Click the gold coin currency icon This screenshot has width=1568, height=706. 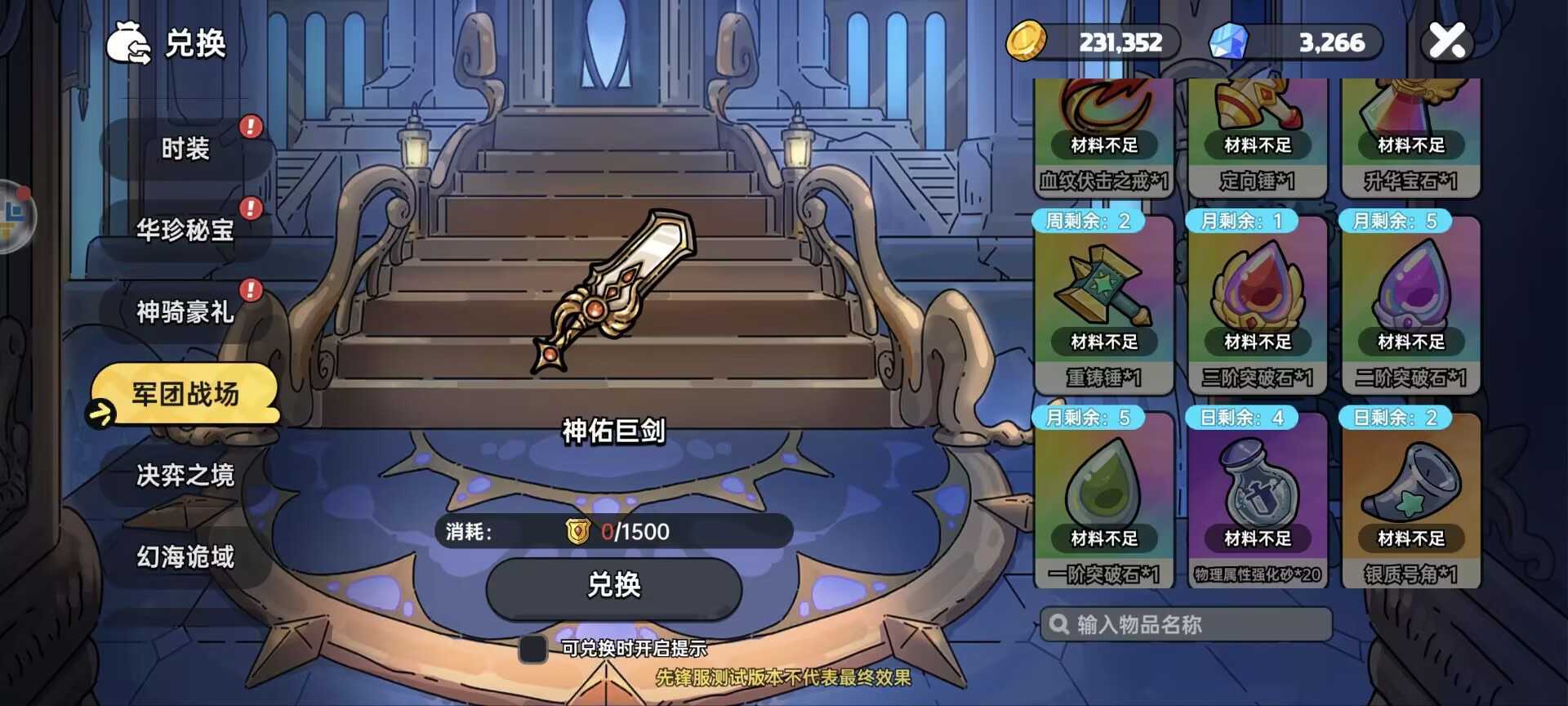coord(1029,41)
